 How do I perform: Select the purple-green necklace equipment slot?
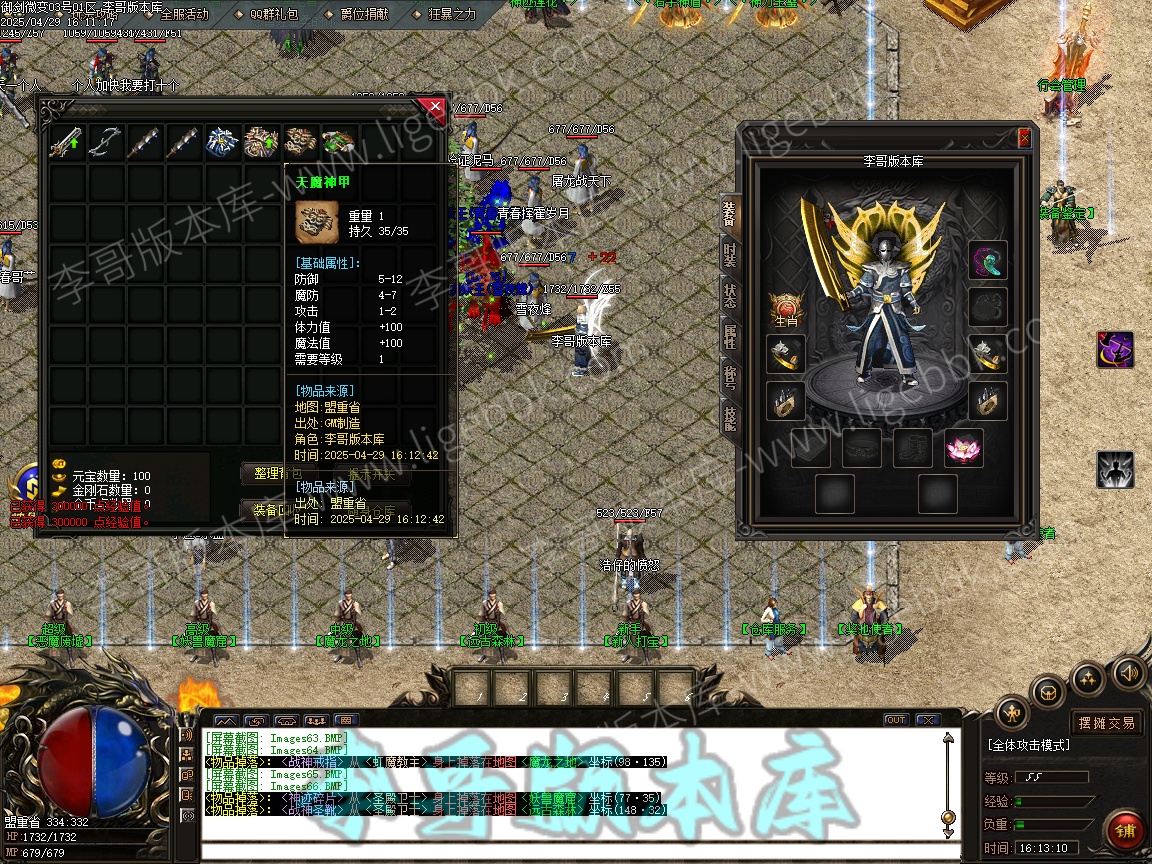pyautogui.click(x=988, y=261)
